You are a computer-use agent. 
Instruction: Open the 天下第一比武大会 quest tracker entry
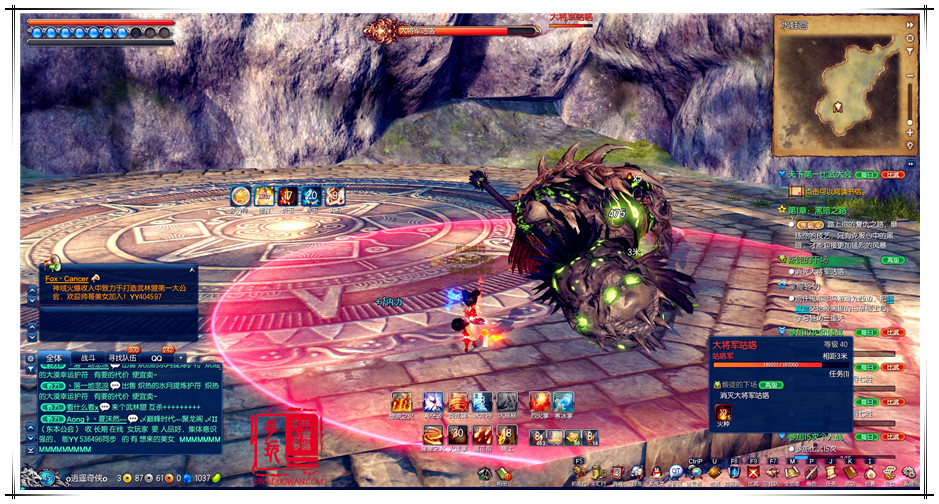pyautogui.click(x=832, y=175)
